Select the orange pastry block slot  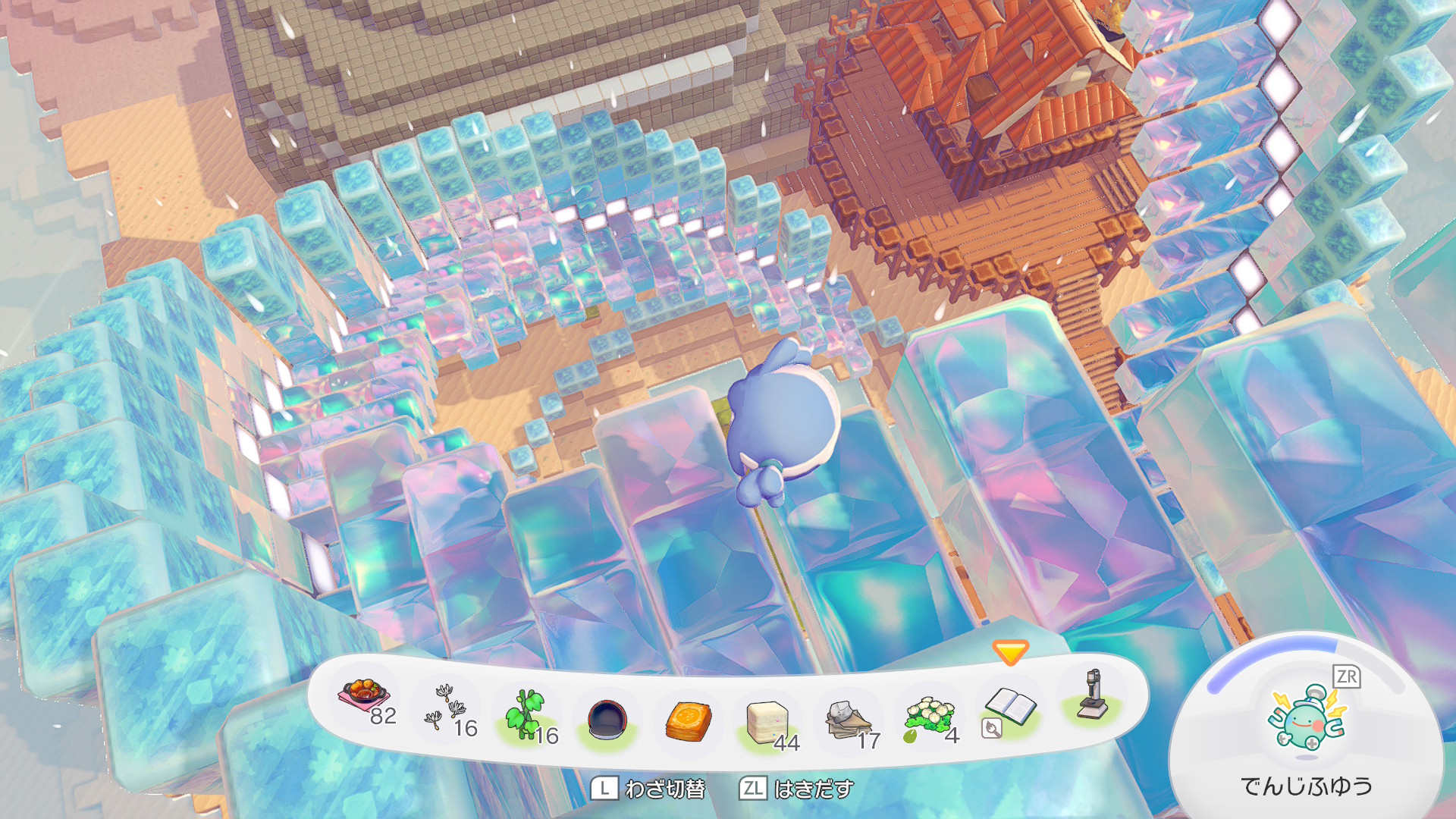coord(689,720)
